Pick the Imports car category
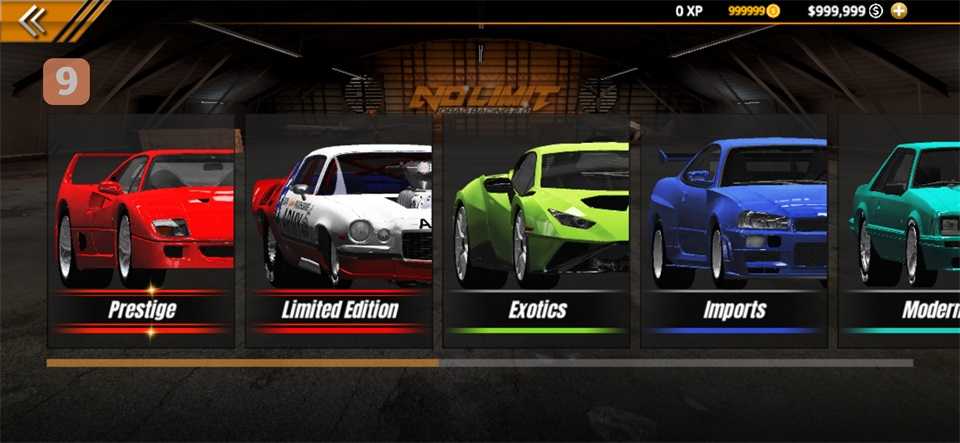Image resolution: width=960 pixels, height=443 pixels. pos(733,232)
